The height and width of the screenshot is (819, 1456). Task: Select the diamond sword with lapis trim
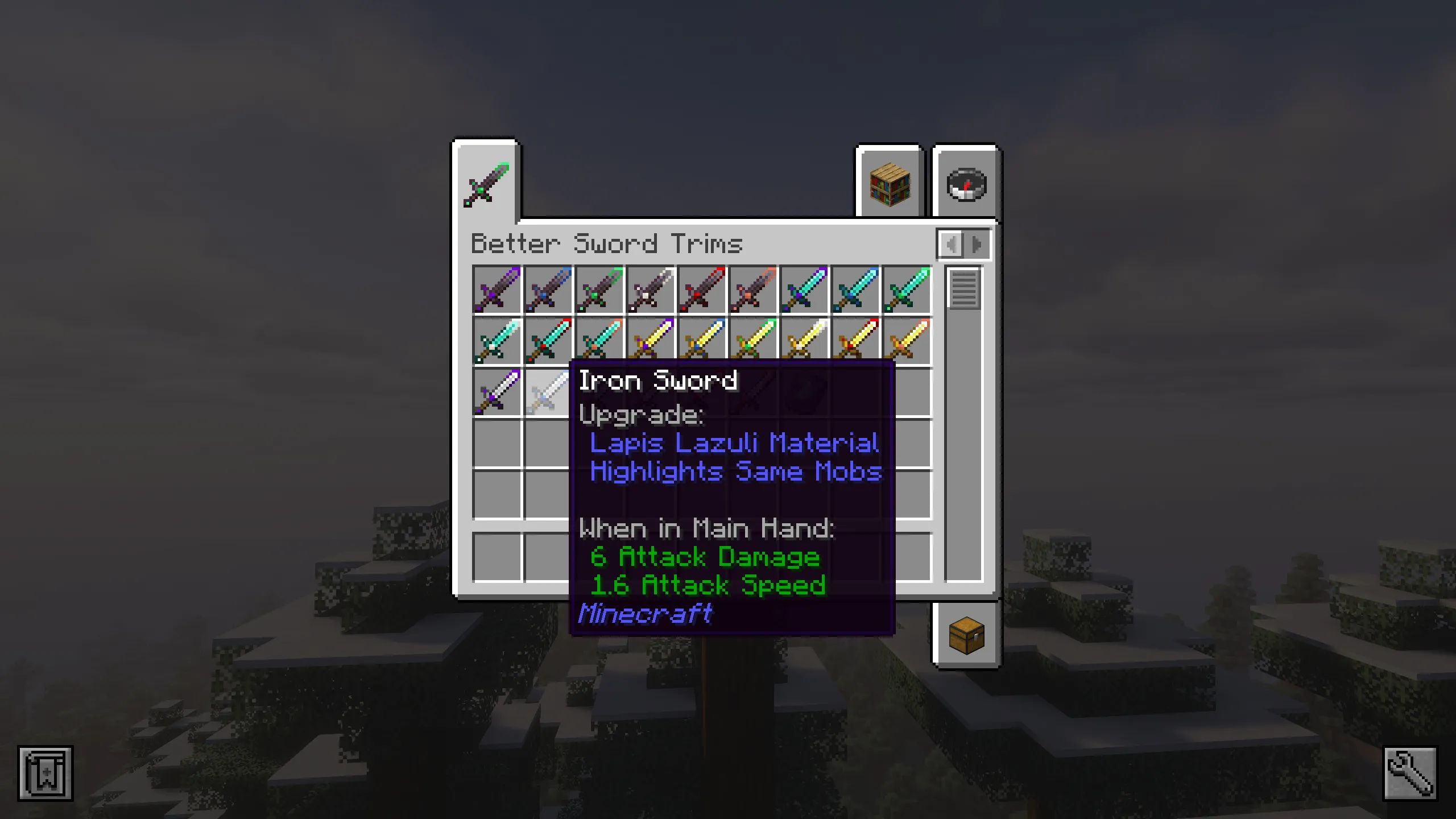click(855, 290)
